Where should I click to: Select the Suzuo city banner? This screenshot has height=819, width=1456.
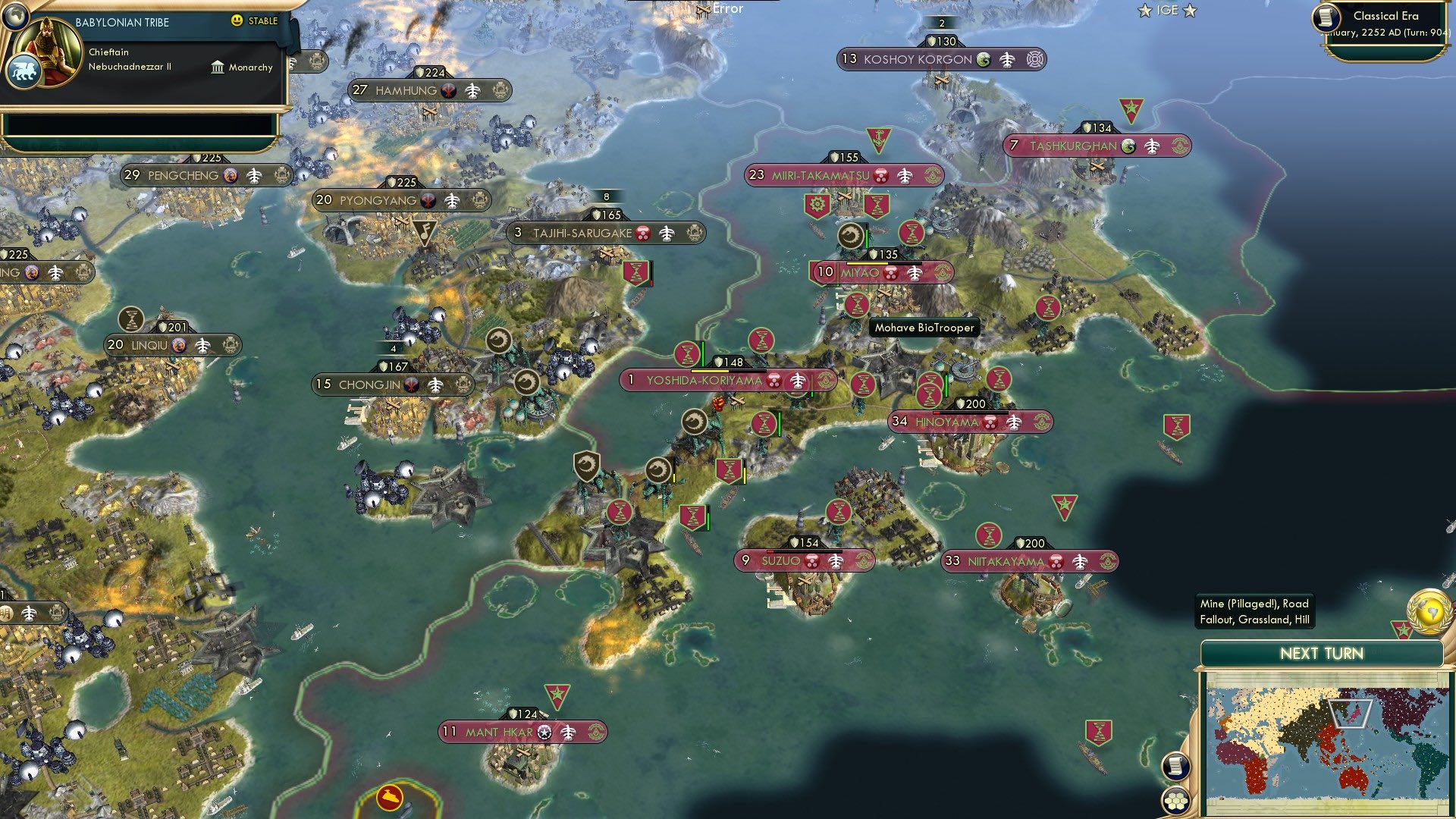[780, 561]
